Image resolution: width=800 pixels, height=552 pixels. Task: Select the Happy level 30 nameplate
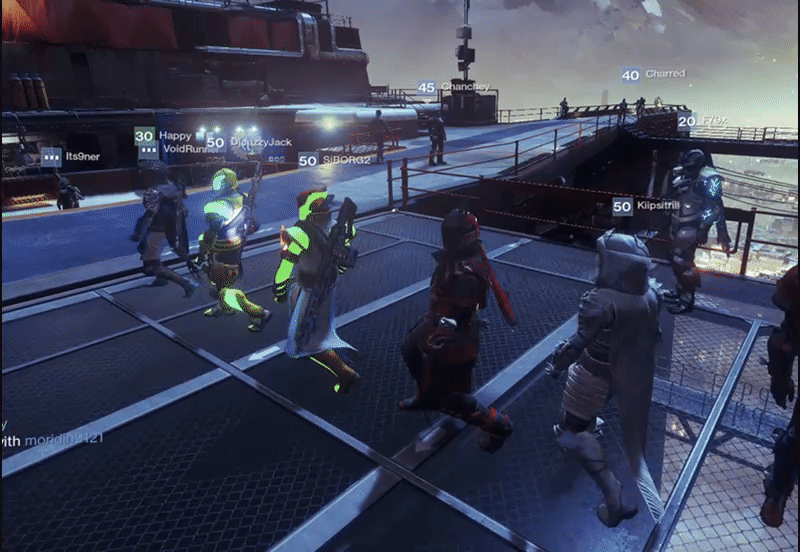[163, 136]
